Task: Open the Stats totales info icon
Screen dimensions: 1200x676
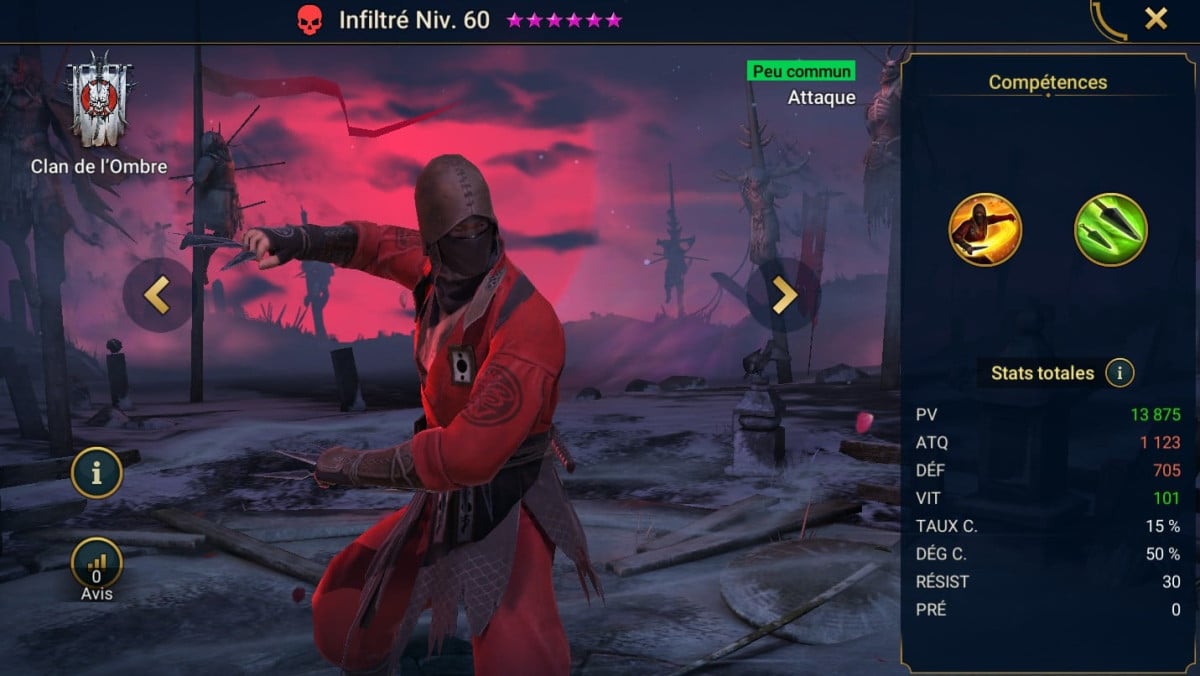Action: (x=1119, y=374)
